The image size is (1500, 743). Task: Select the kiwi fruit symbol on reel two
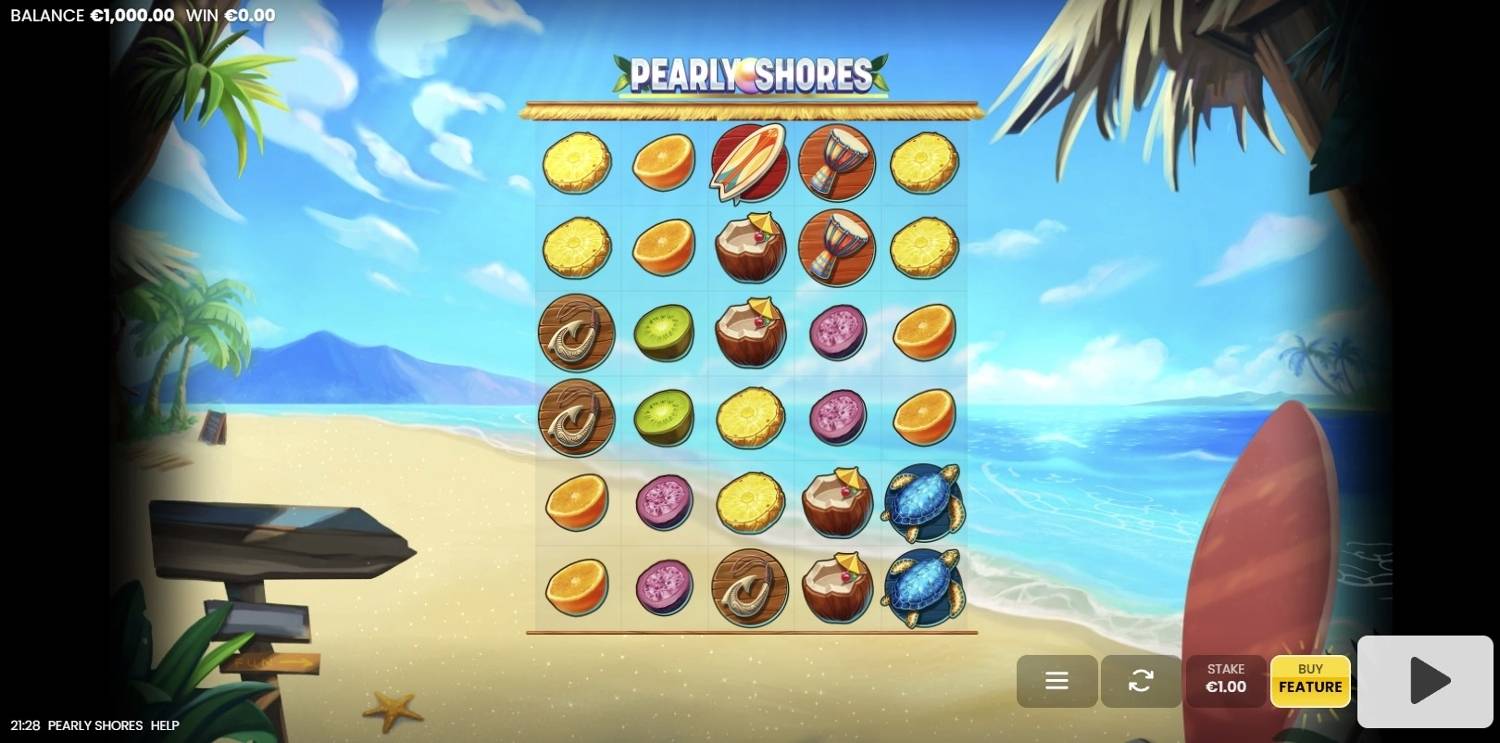(663, 332)
